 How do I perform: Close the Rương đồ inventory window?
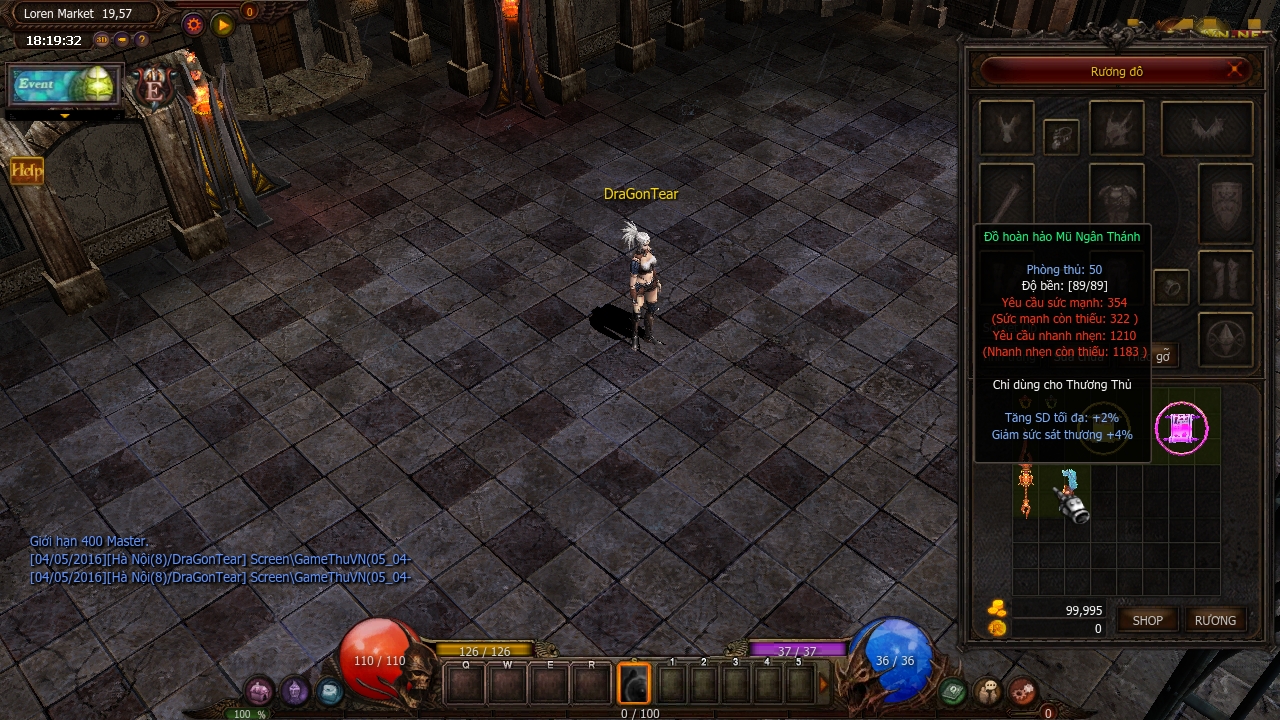[x=1236, y=70]
